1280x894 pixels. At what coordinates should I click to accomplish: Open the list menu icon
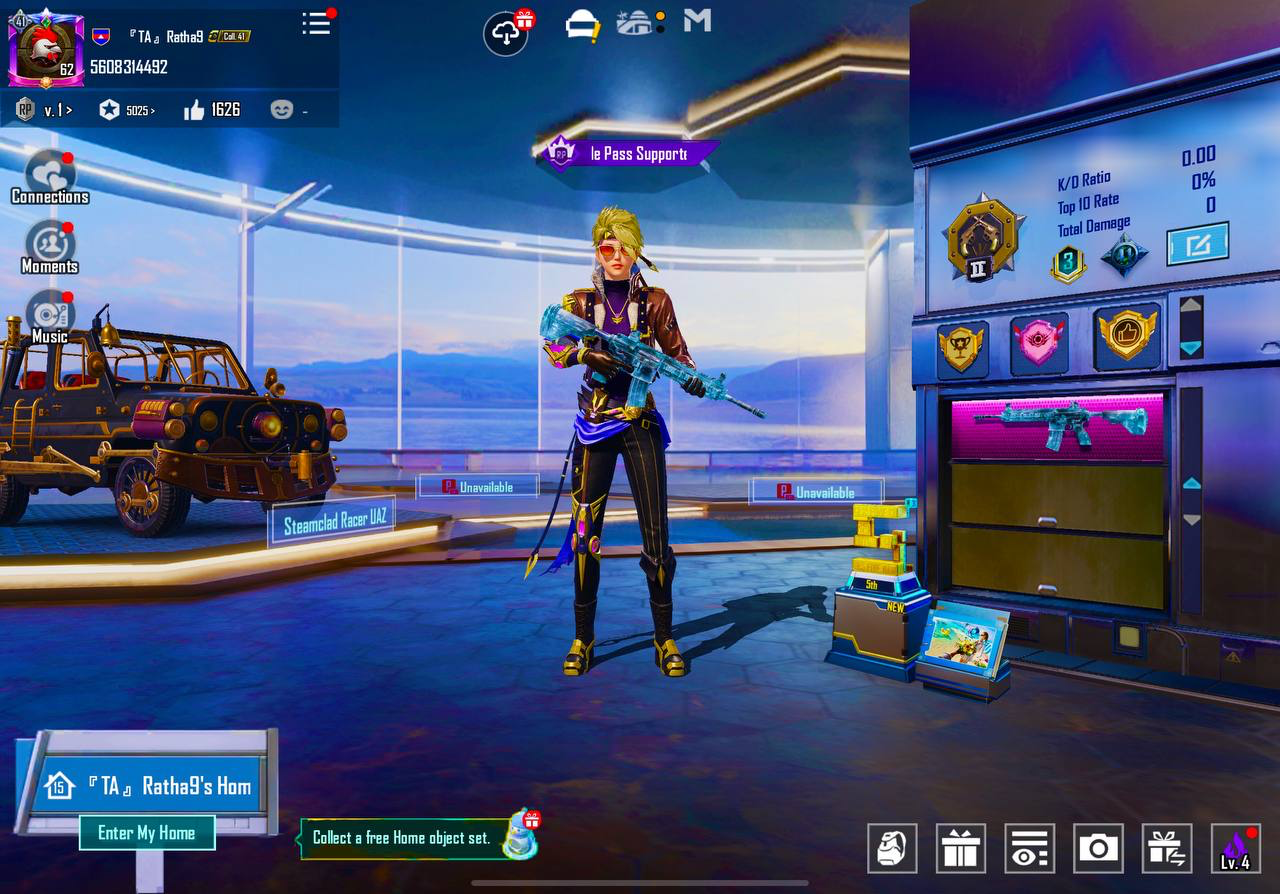[x=316, y=24]
